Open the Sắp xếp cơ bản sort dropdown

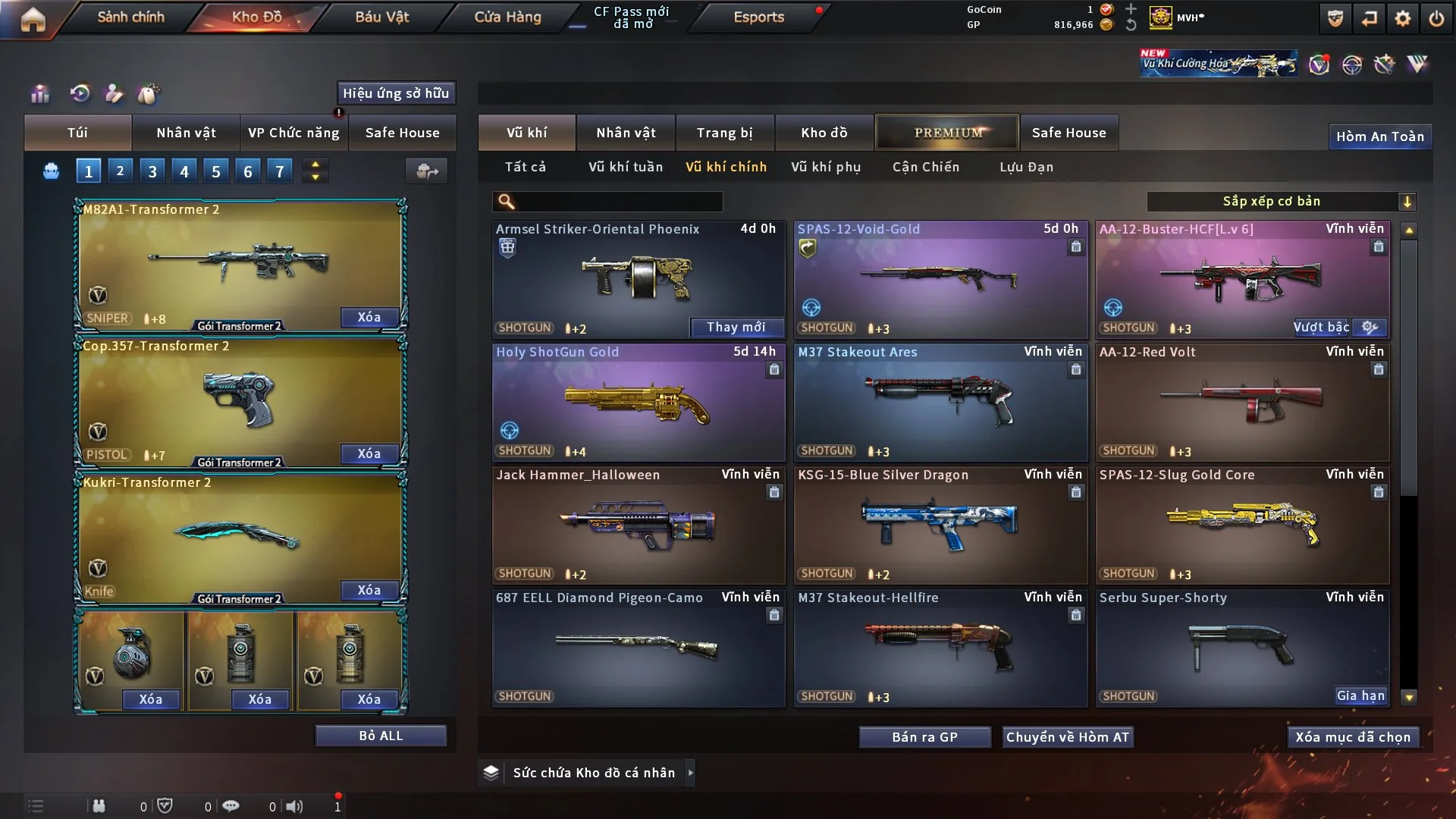click(x=1281, y=201)
